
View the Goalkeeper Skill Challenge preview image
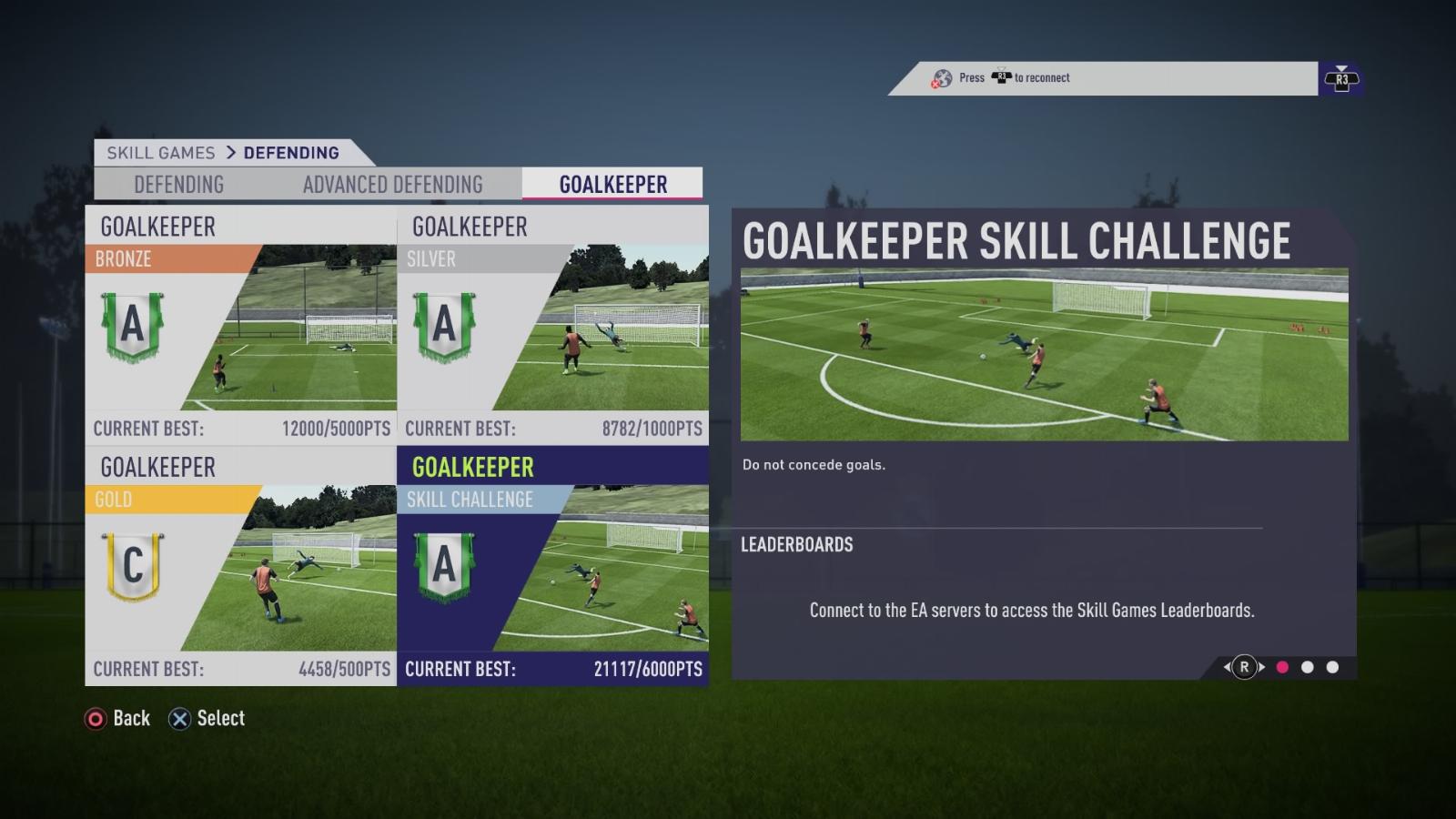(1044, 354)
